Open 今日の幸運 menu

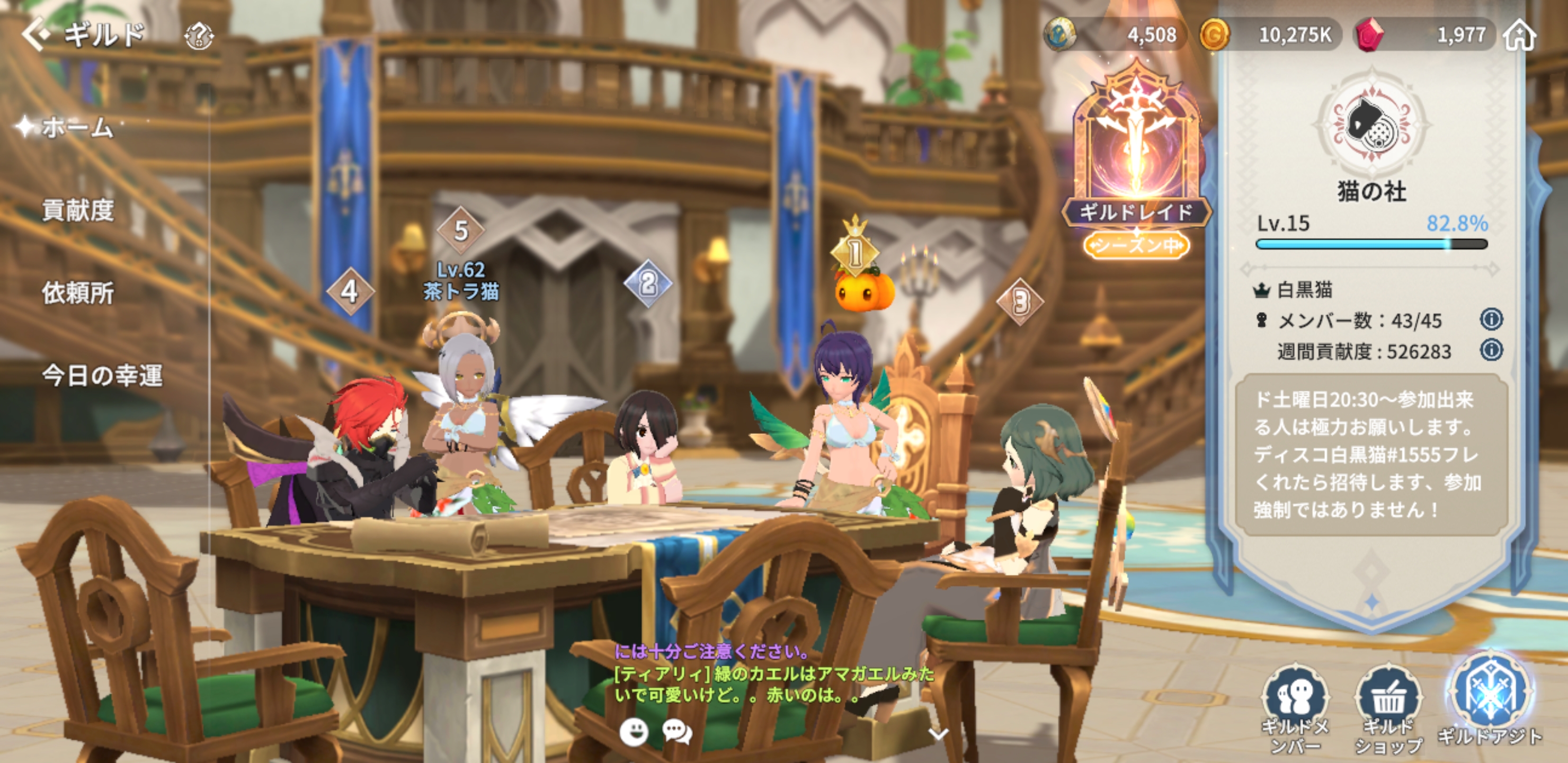coord(102,376)
